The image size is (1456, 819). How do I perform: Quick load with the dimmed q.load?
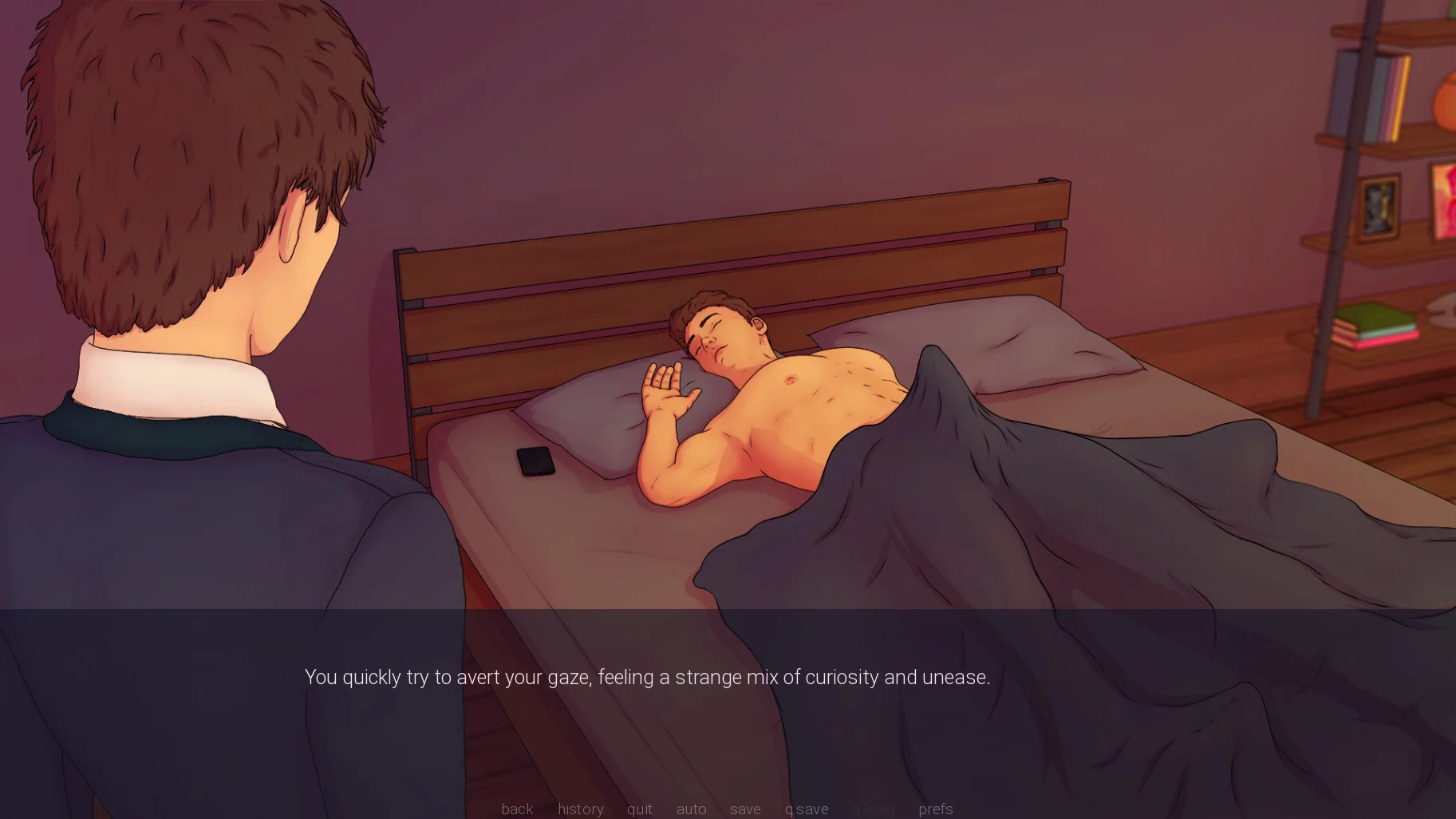pos(873,809)
